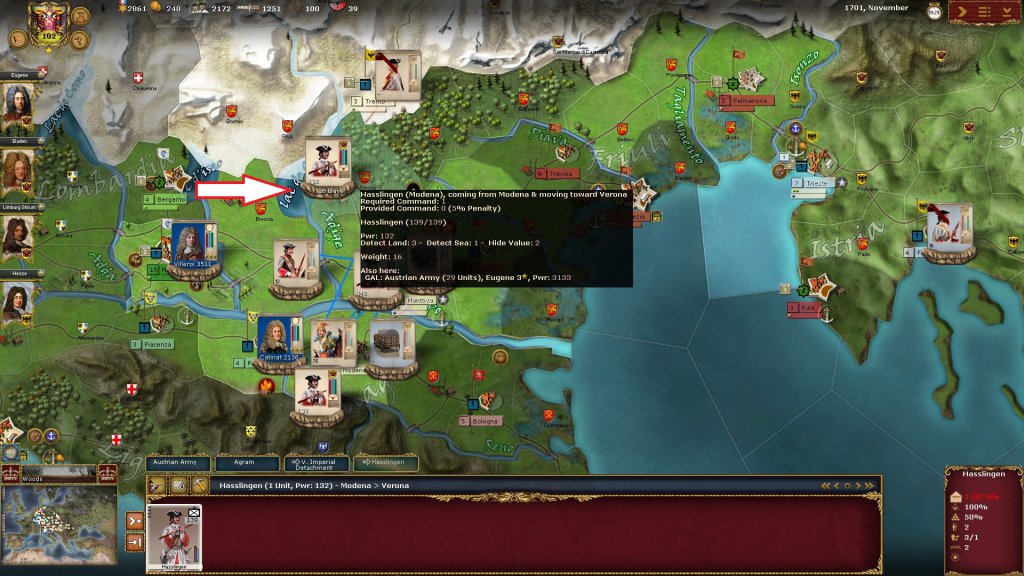Select the Baden leader portrait
This screenshot has height=576, width=1024.
[x=16, y=172]
